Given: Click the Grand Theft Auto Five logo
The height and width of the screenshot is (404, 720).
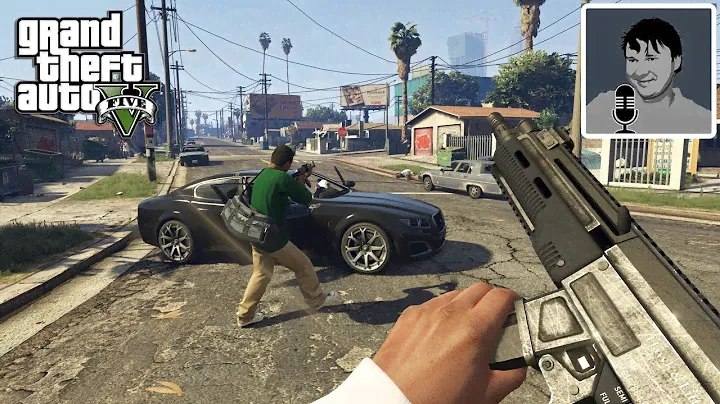Looking at the screenshot, I should point(88,76).
